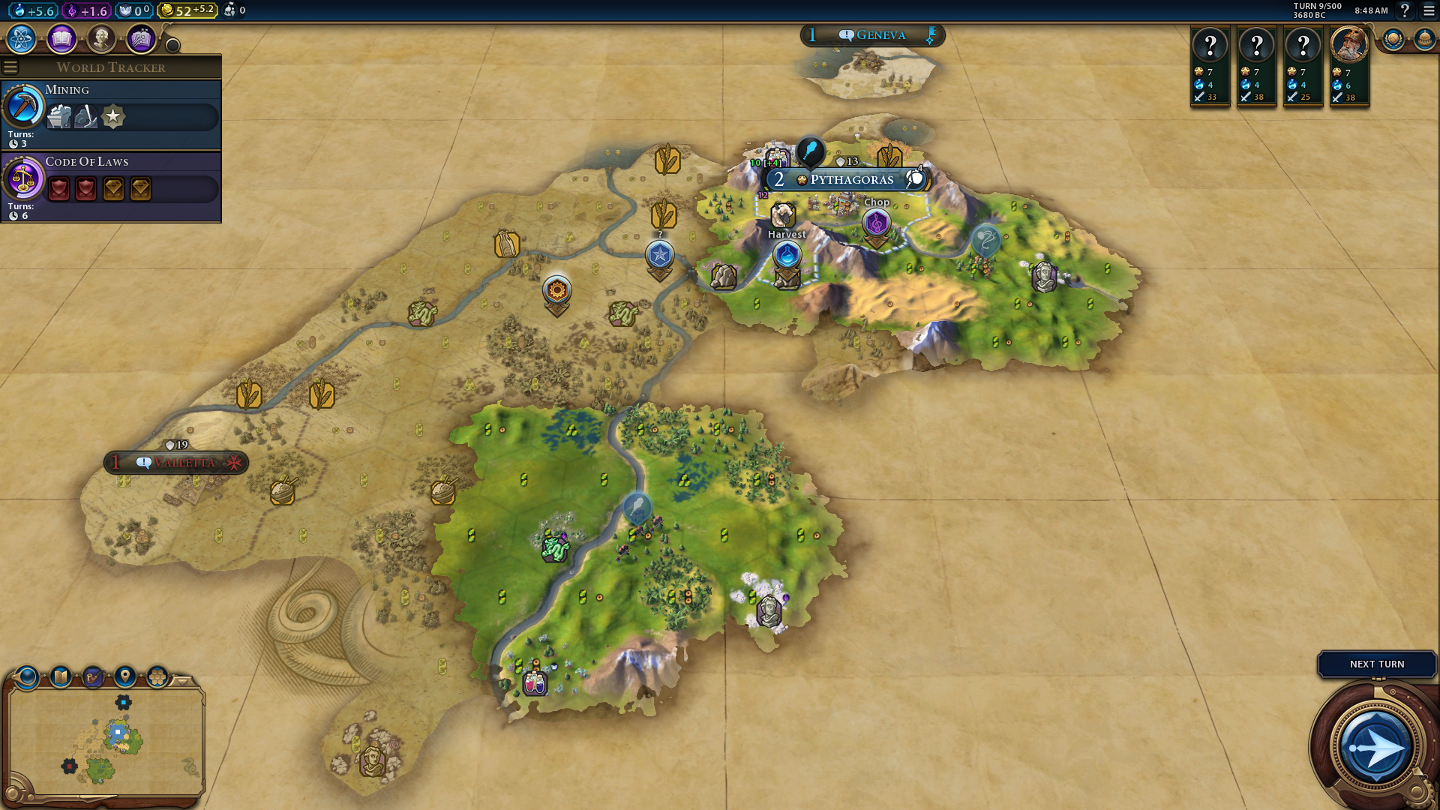1440x810 pixels.
Task: Open the main game menu hamburger button
Action: (x=1428, y=10)
